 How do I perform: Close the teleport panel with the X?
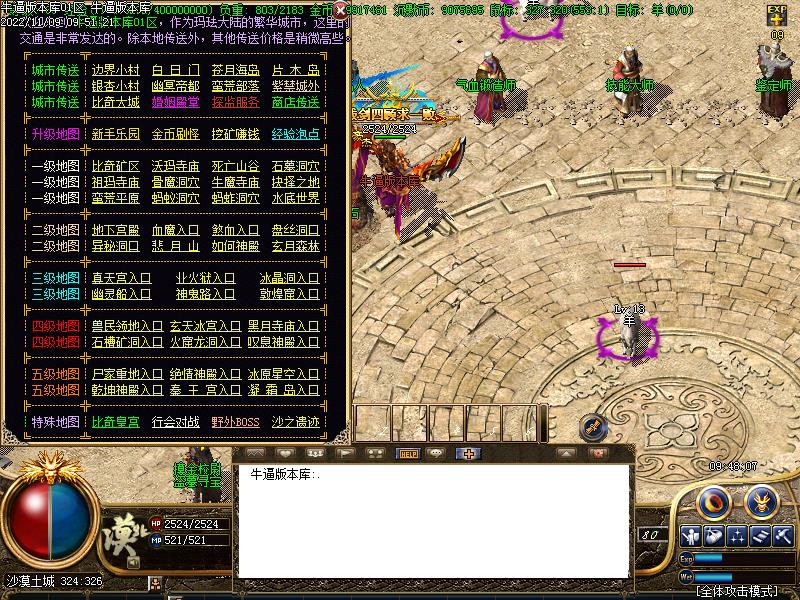point(340,10)
